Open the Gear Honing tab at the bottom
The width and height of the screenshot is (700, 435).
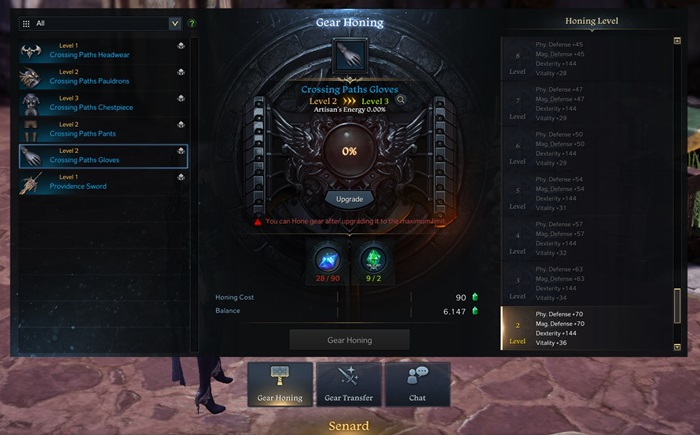(x=280, y=384)
